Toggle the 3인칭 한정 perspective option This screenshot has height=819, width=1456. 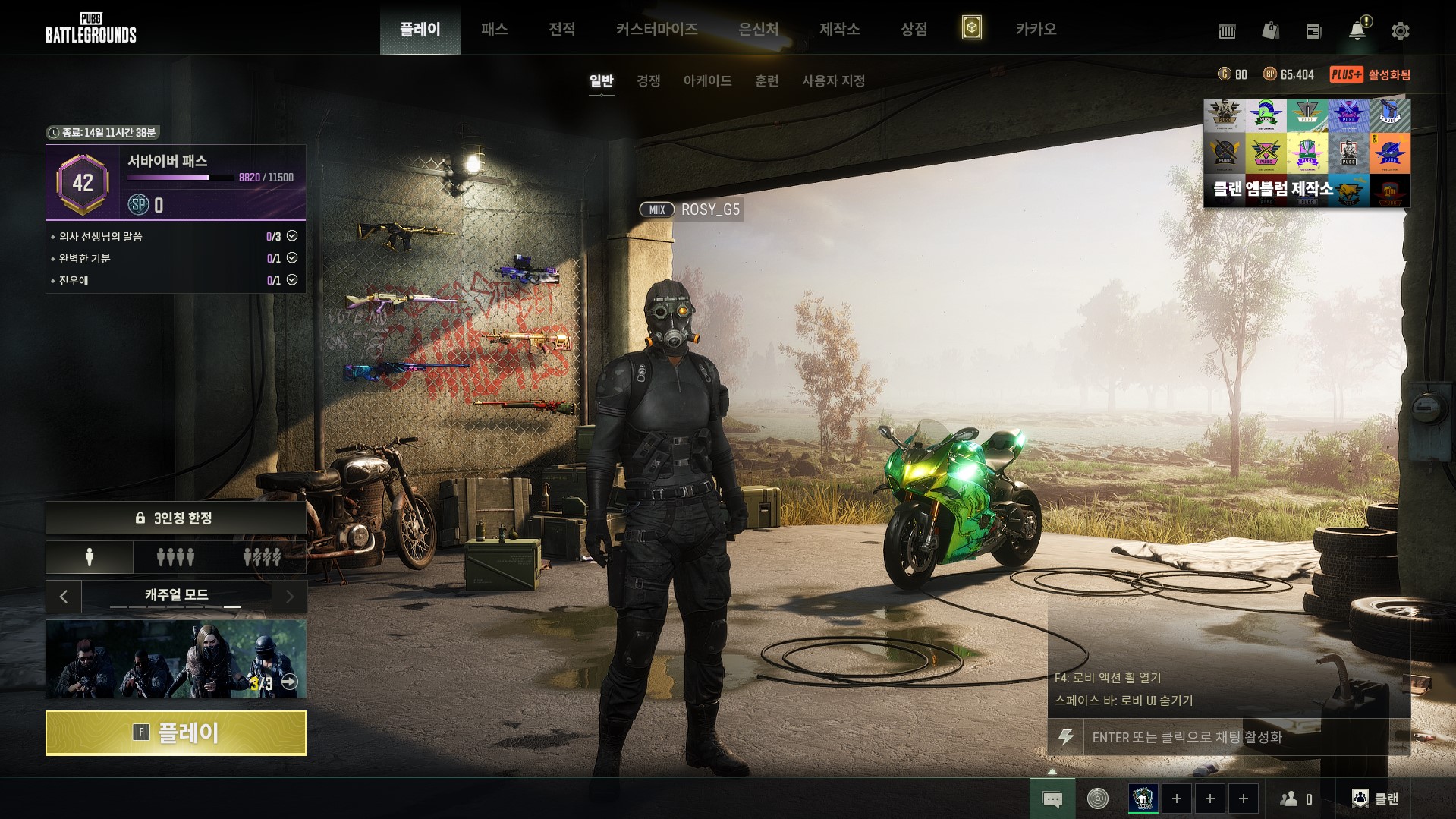pyautogui.click(x=176, y=518)
